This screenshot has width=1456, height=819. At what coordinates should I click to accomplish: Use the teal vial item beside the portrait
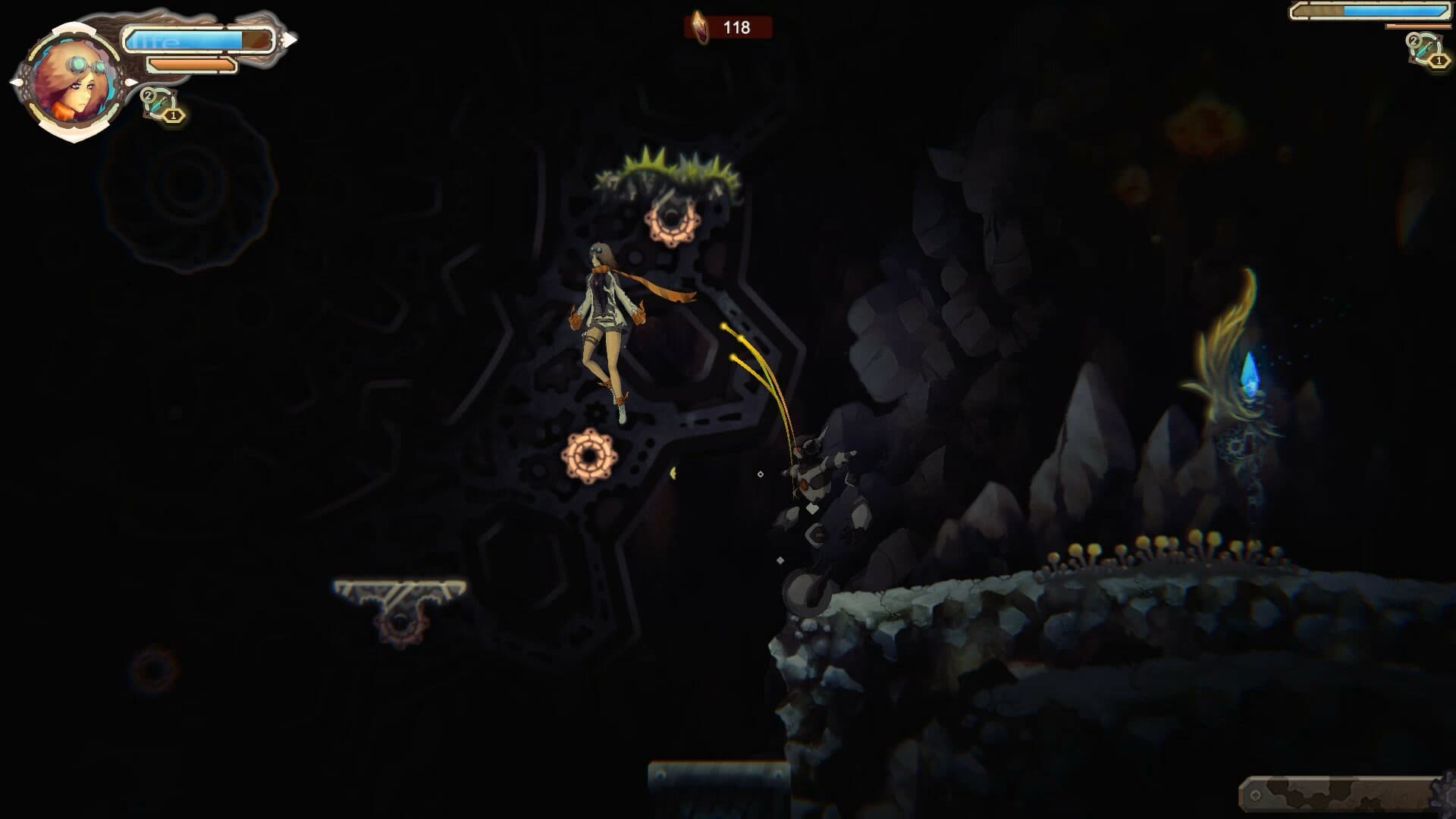point(160,104)
